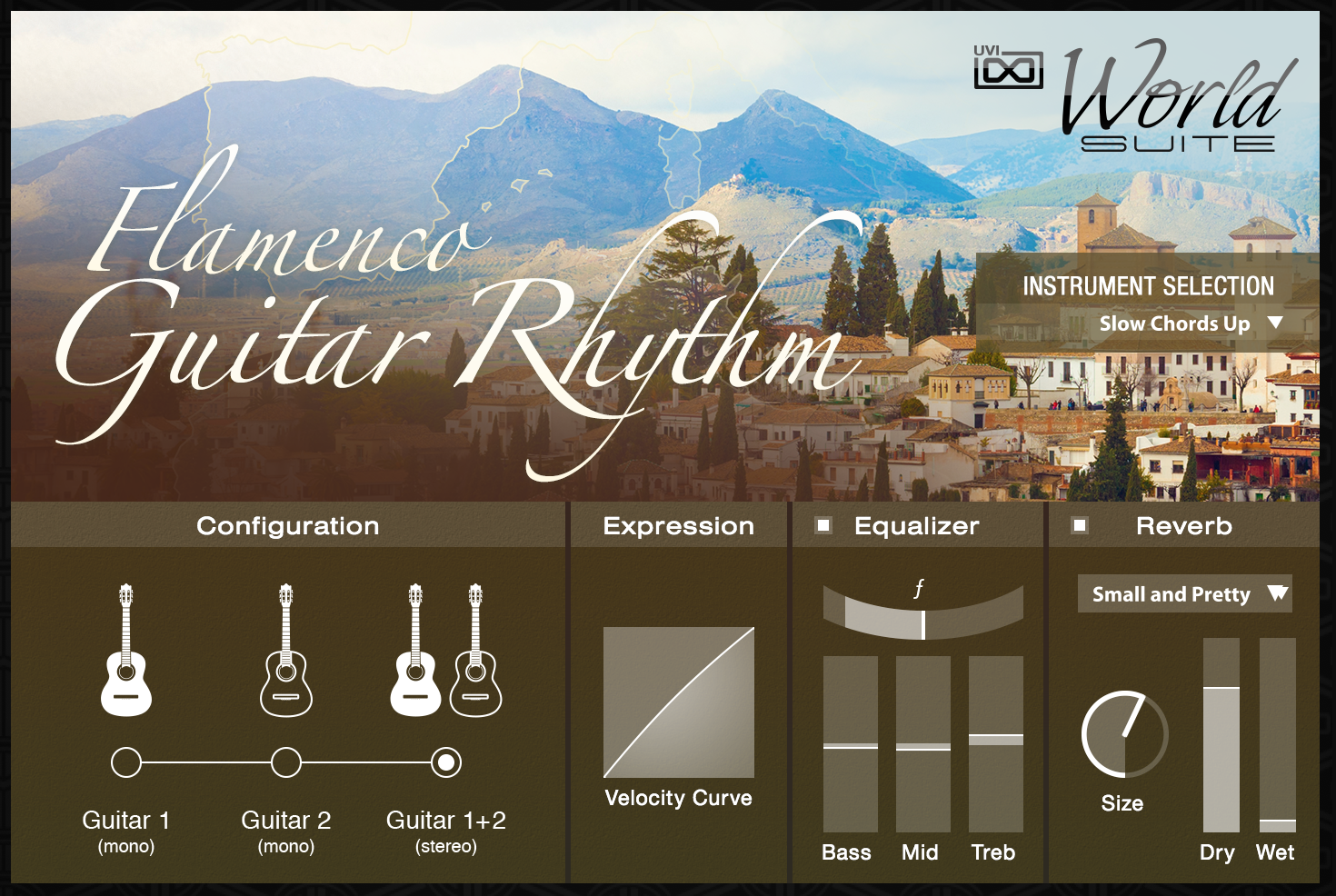Toggle the Equalizer on/off checkbox
The width and height of the screenshot is (1336, 896).
pyautogui.click(x=823, y=525)
